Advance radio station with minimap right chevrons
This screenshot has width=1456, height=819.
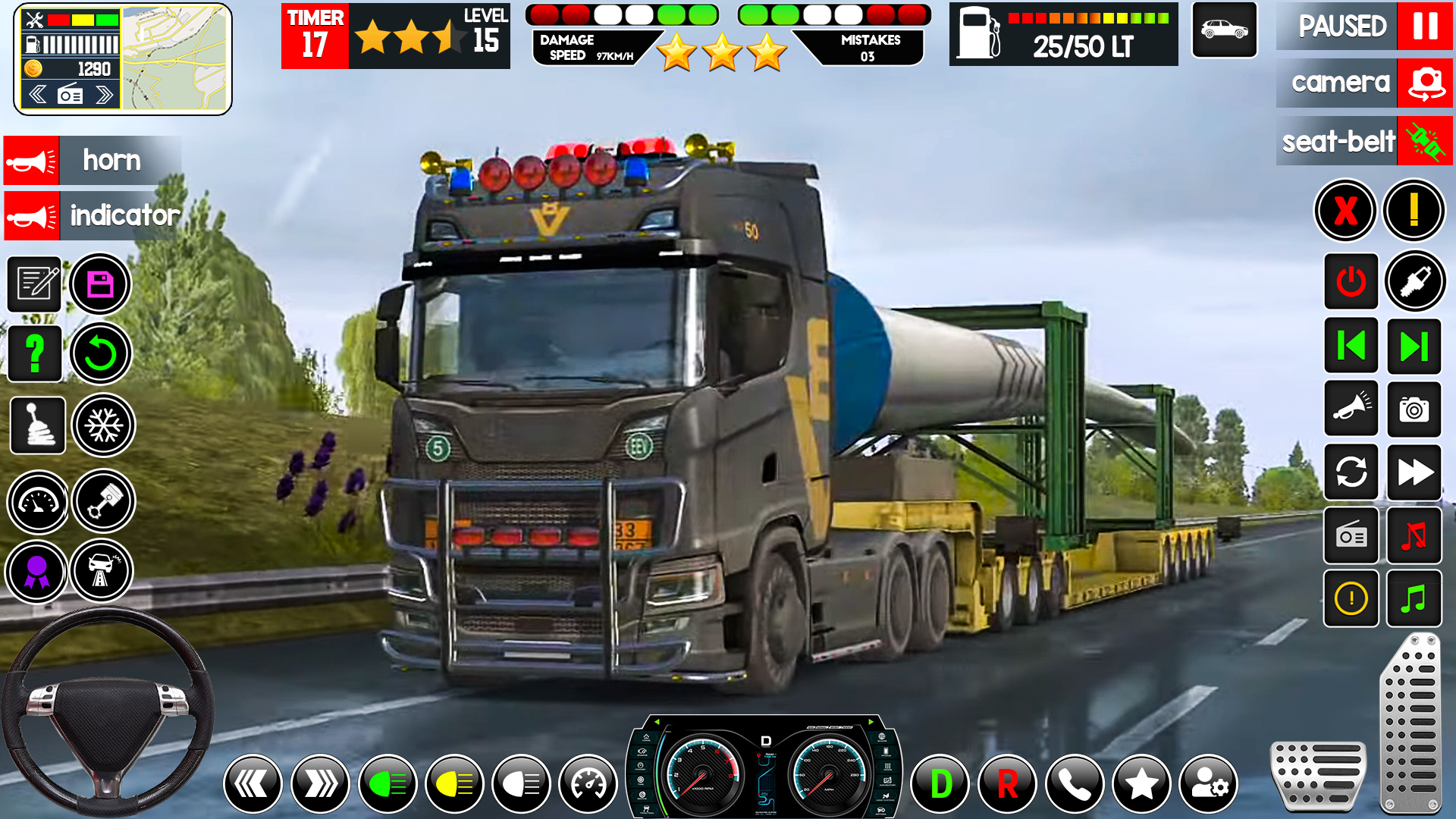click(105, 94)
